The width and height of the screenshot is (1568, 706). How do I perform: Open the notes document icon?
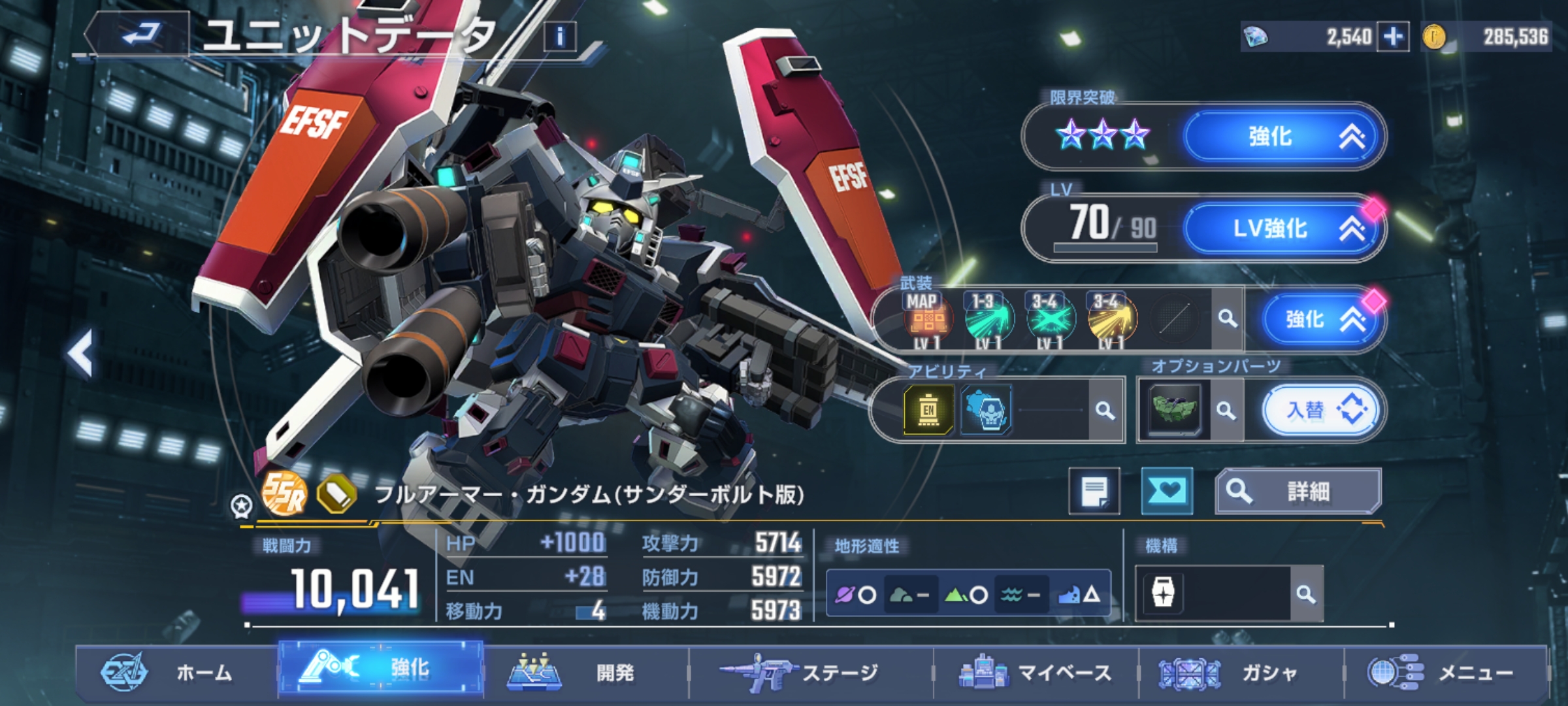(1094, 491)
